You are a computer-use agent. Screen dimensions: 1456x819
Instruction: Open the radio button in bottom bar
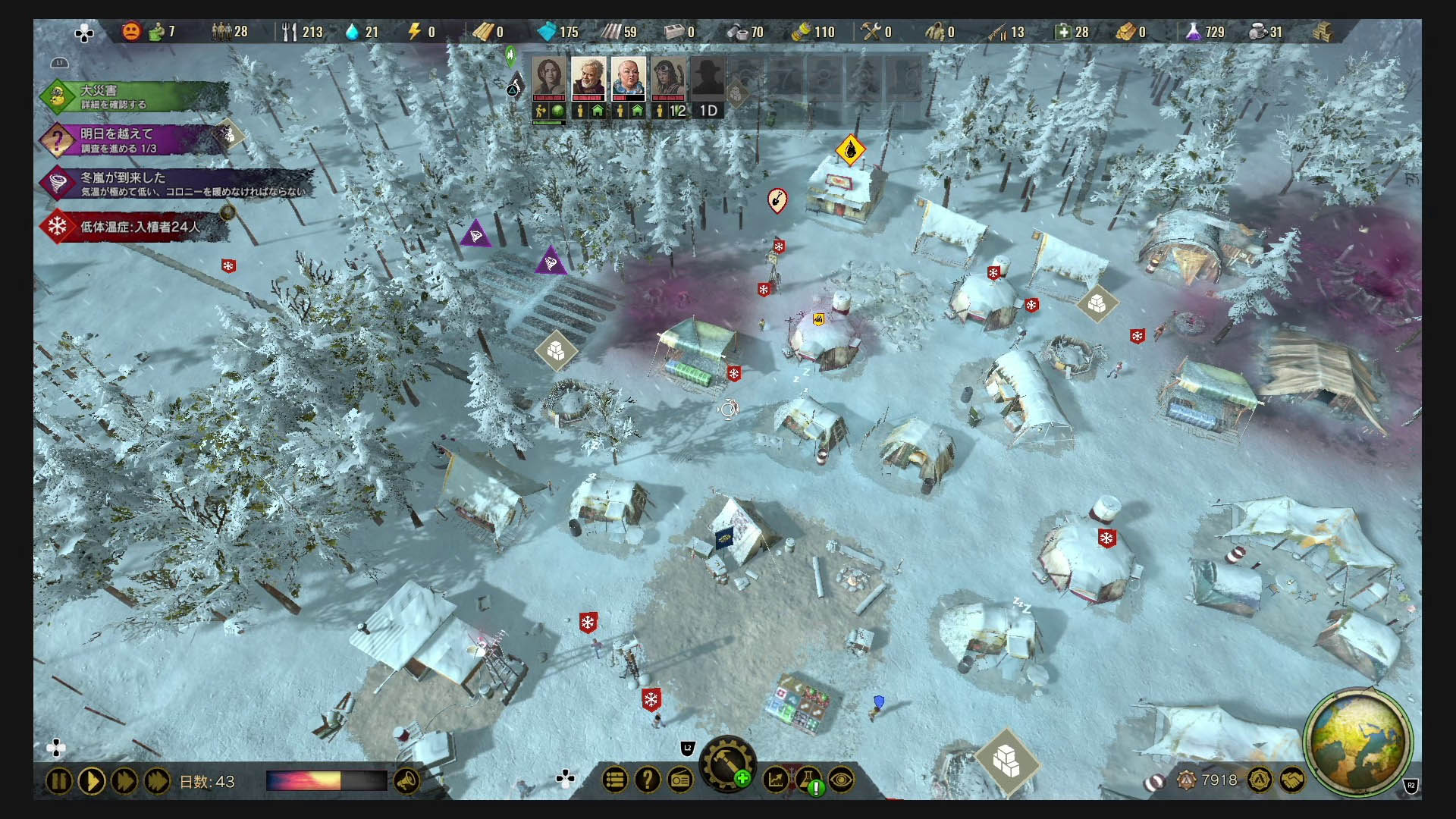[x=681, y=780]
